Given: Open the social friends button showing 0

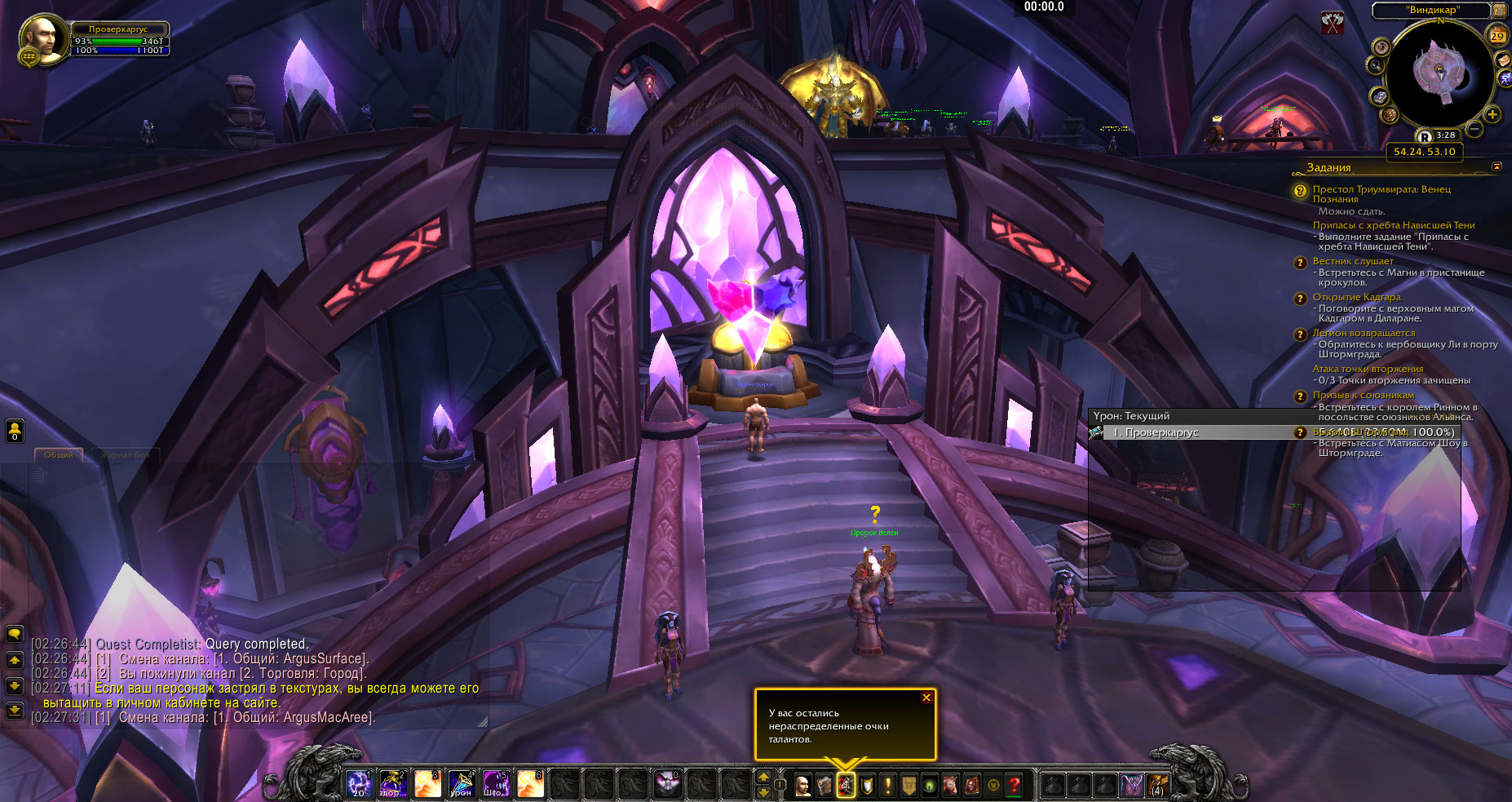Looking at the screenshot, I should pos(15,431).
